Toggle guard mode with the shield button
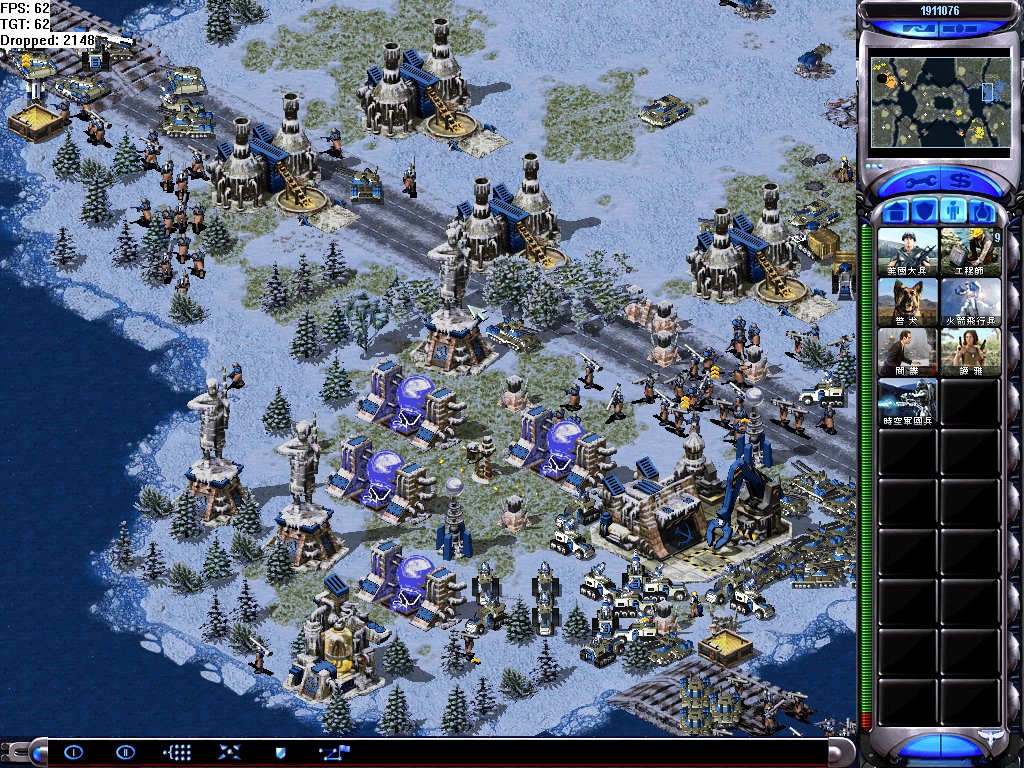This screenshot has width=1024, height=768. pos(280,752)
